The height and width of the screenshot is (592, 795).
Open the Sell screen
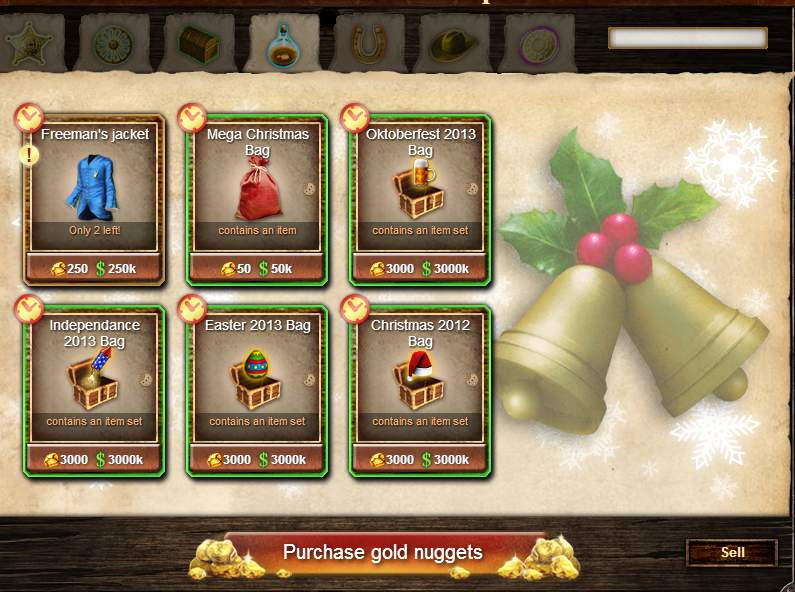(x=732, y=552)
